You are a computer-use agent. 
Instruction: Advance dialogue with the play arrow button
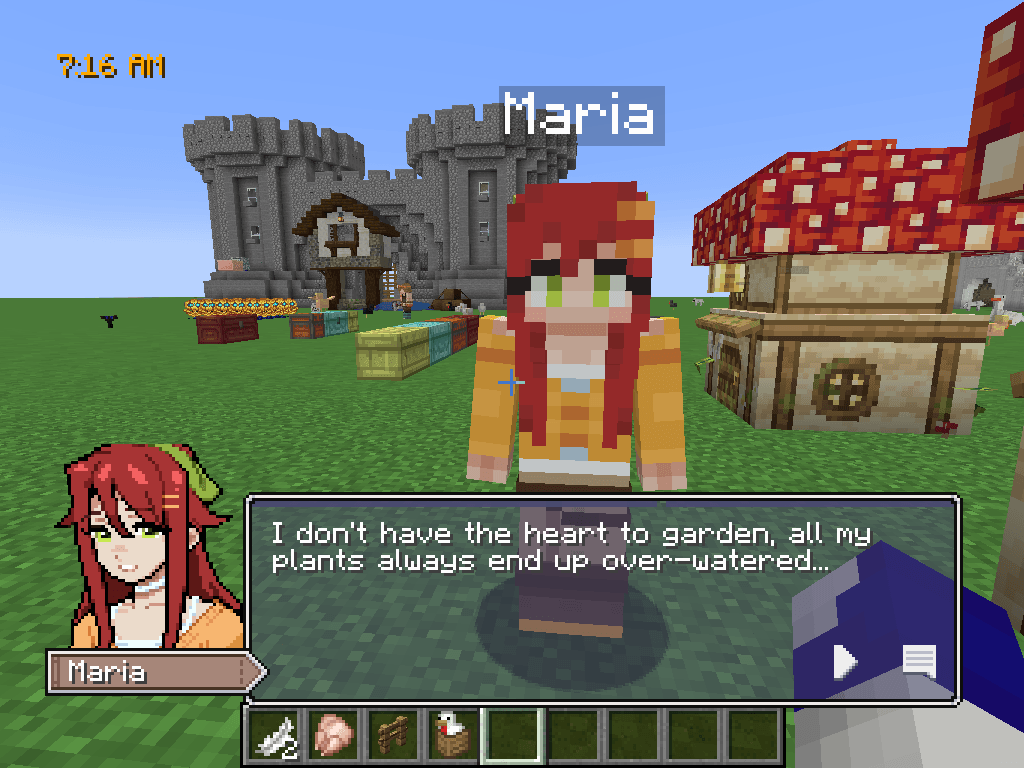click(x=845, y=661)
